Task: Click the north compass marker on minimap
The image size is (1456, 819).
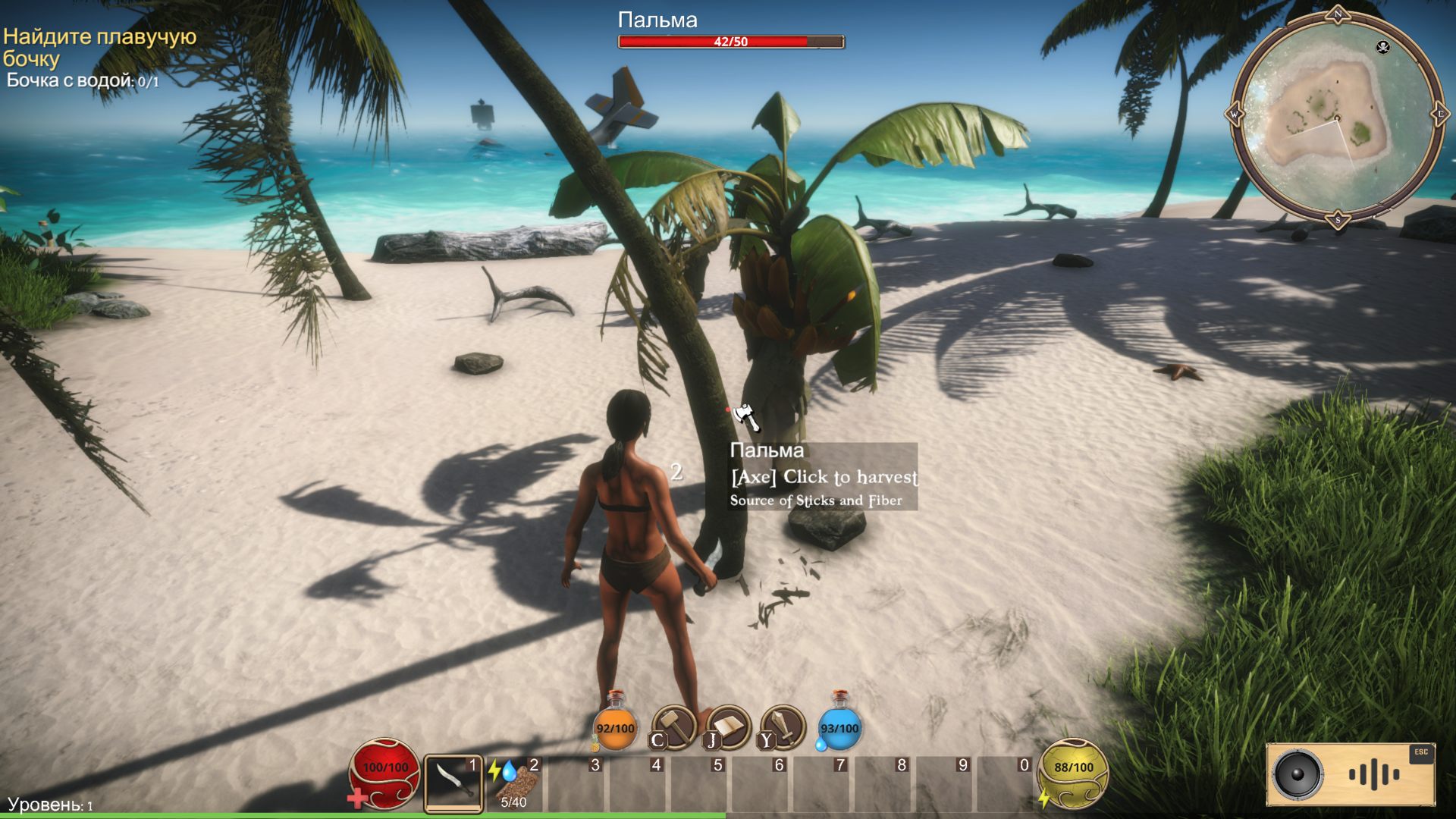Action: point(1338,14)
